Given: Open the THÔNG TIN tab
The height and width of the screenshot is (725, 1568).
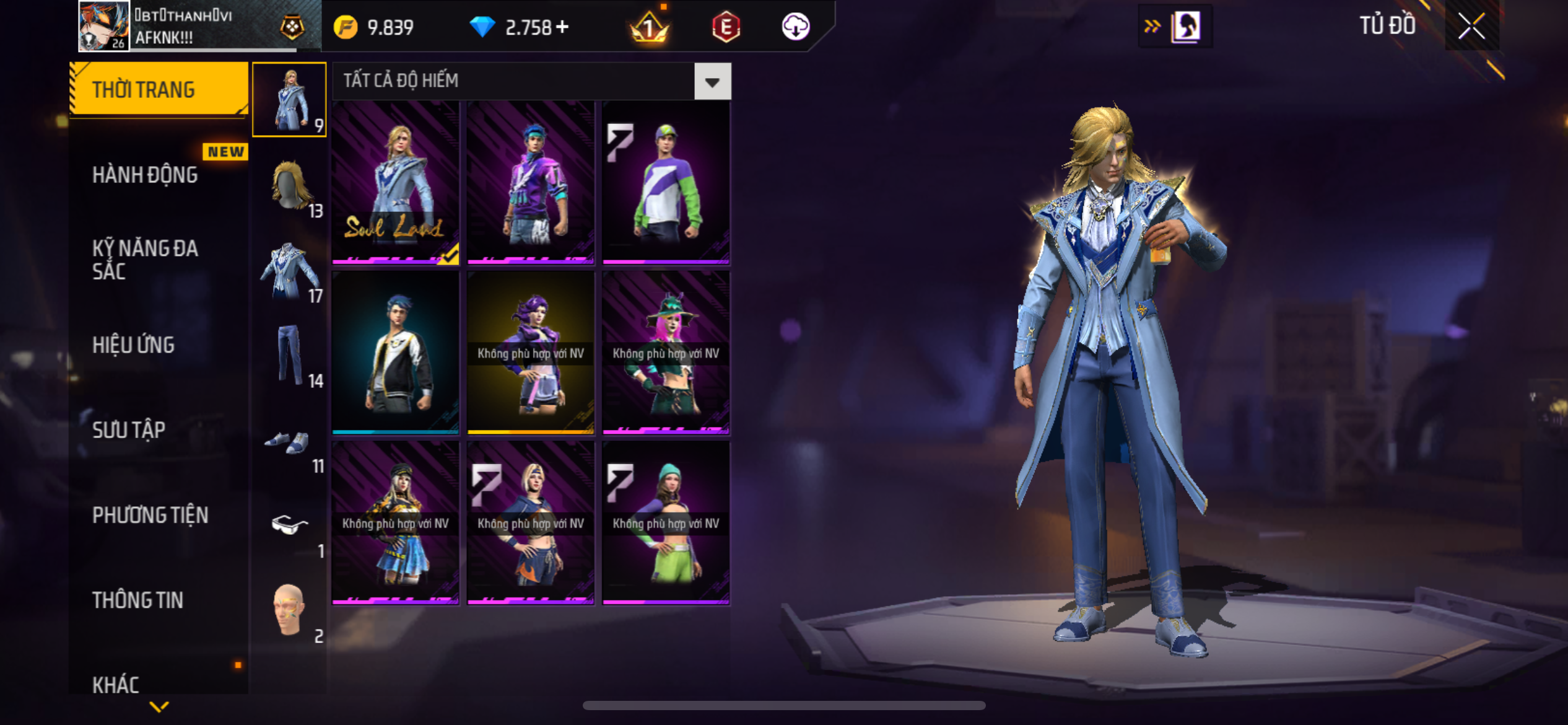Looking at the screenshot, I should pyautogui.click(x=137, y=600).
